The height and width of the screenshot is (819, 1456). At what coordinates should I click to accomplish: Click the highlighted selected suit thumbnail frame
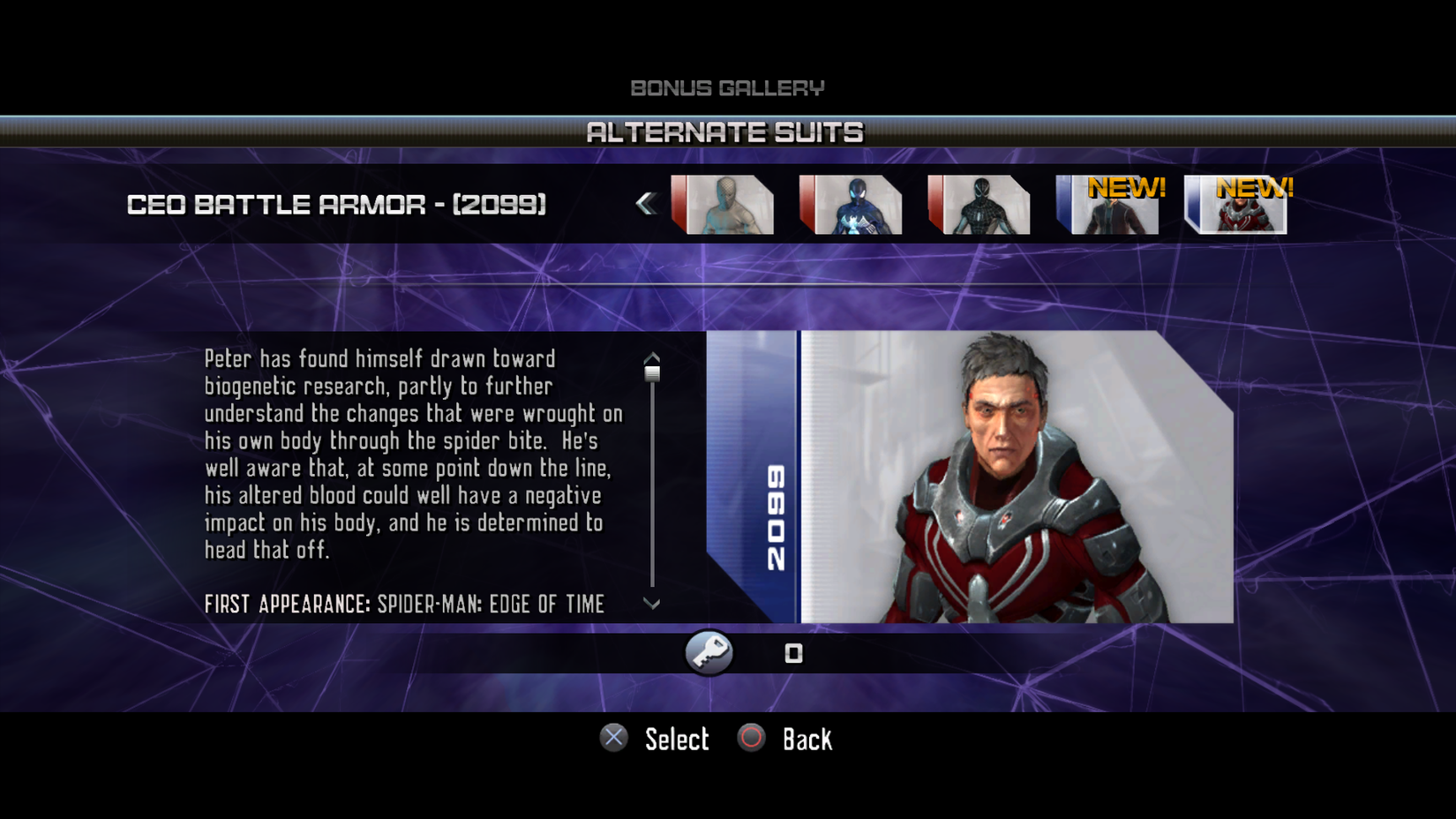1237,203
